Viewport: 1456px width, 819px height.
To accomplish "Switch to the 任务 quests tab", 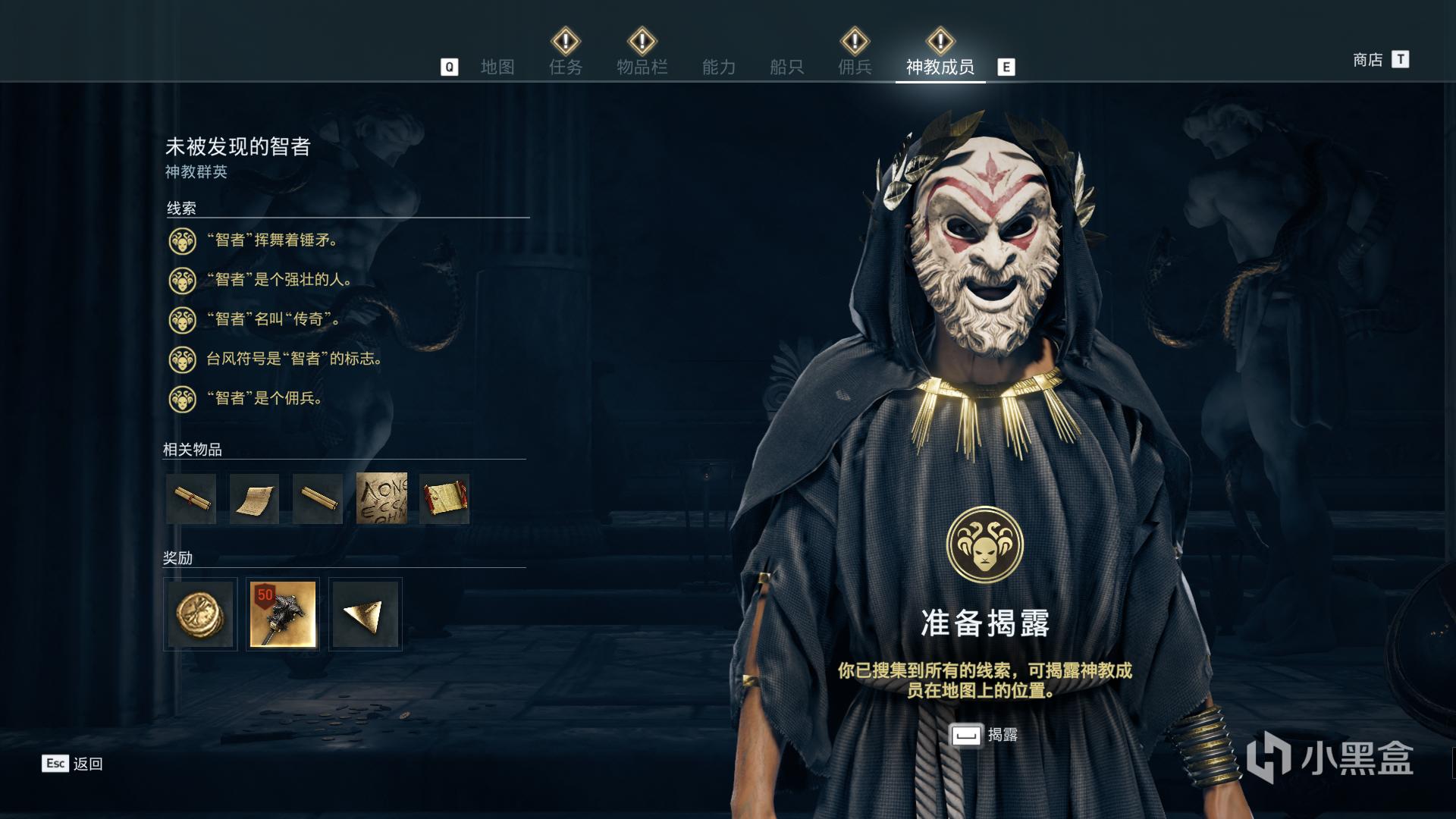I will pyautogui.click(x=566, y=67).
